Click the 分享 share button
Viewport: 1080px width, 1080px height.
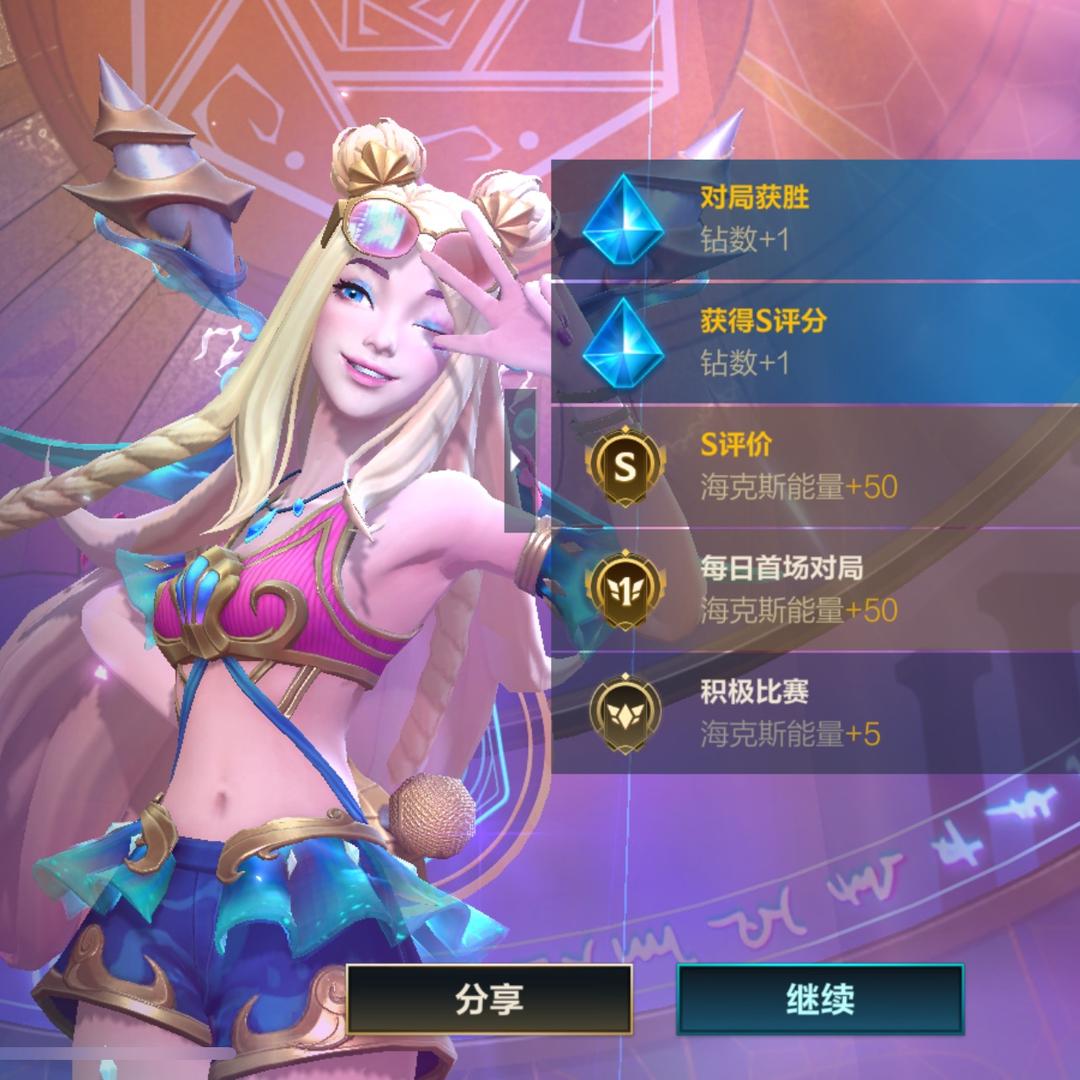[489, 999]
